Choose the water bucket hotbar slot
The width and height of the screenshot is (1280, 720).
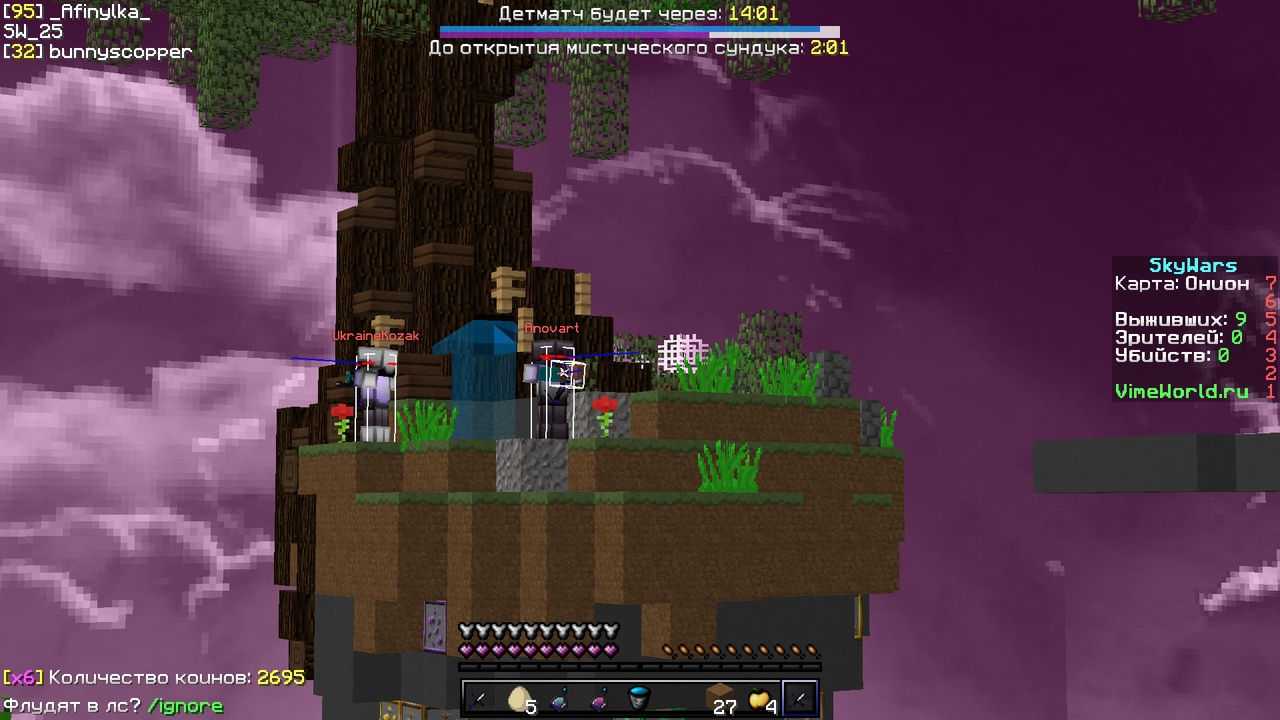tap(640, 699)
